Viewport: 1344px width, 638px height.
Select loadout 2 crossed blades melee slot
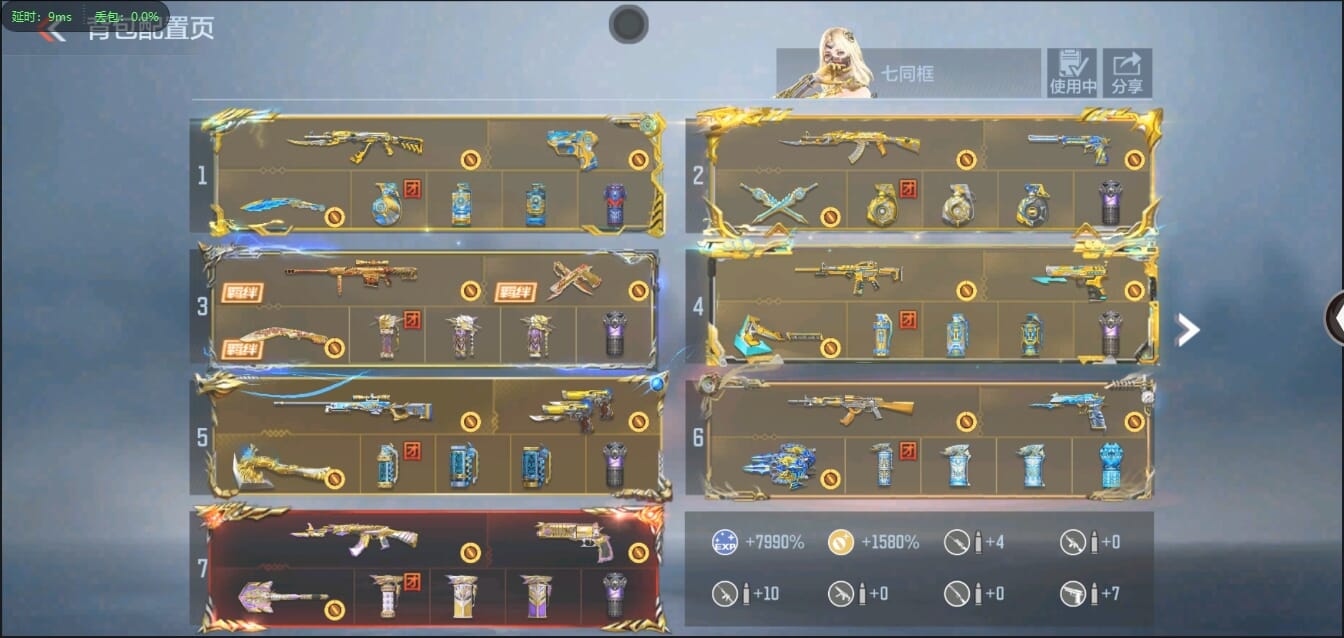point(778,201)
